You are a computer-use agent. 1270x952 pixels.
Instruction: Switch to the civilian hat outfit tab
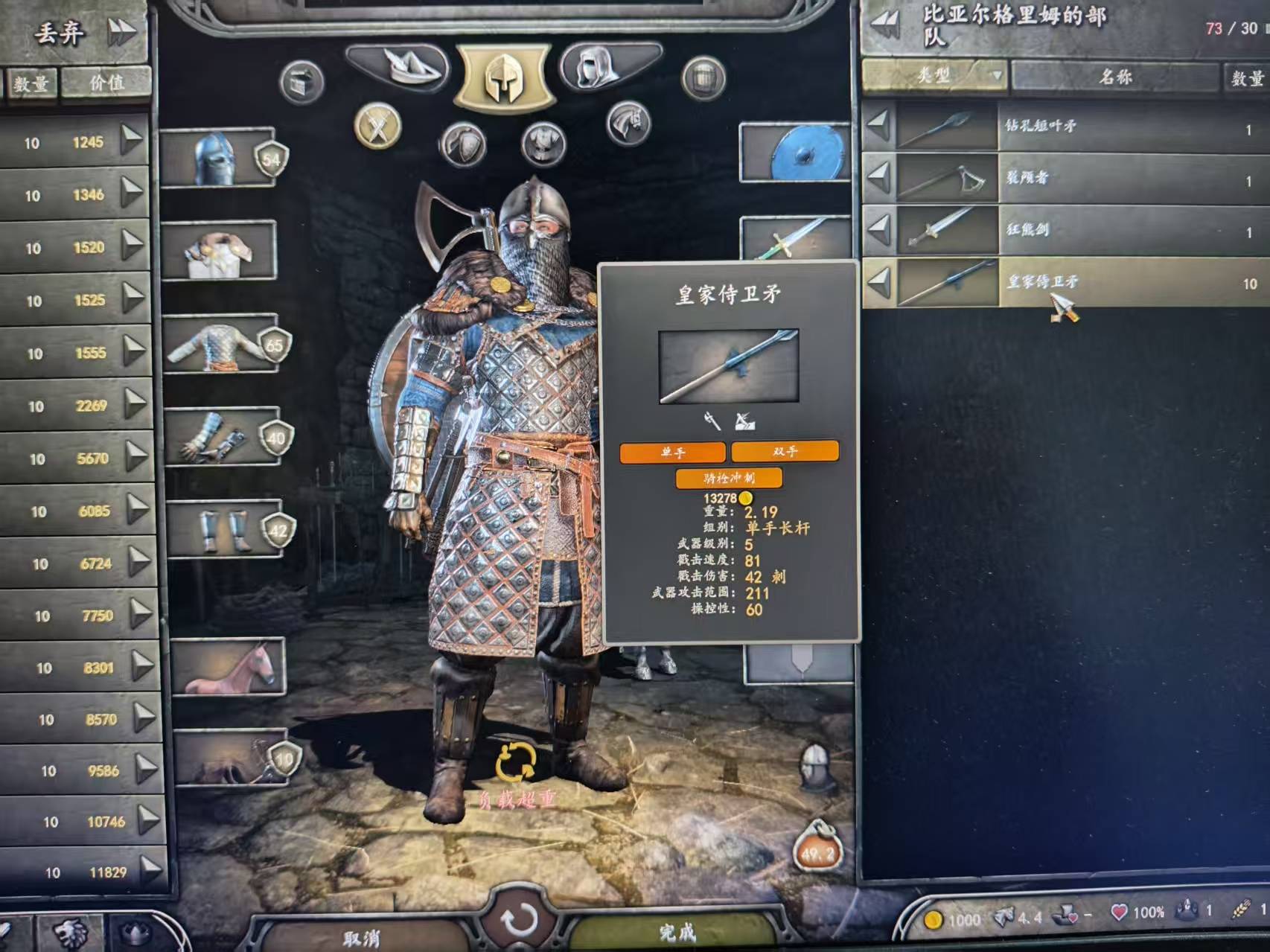(x=397, y=66)
